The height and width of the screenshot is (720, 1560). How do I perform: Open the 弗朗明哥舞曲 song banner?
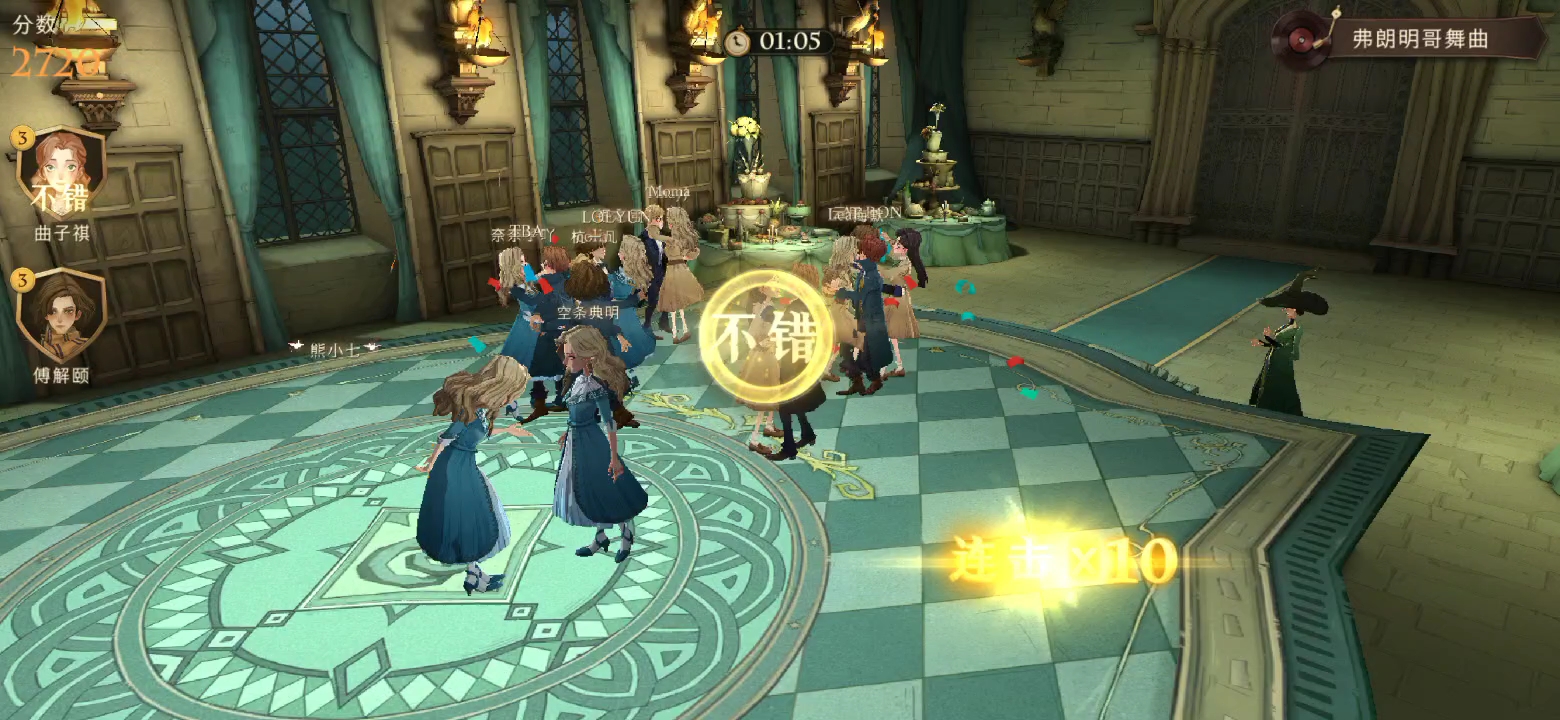(x=1409, y=39)
